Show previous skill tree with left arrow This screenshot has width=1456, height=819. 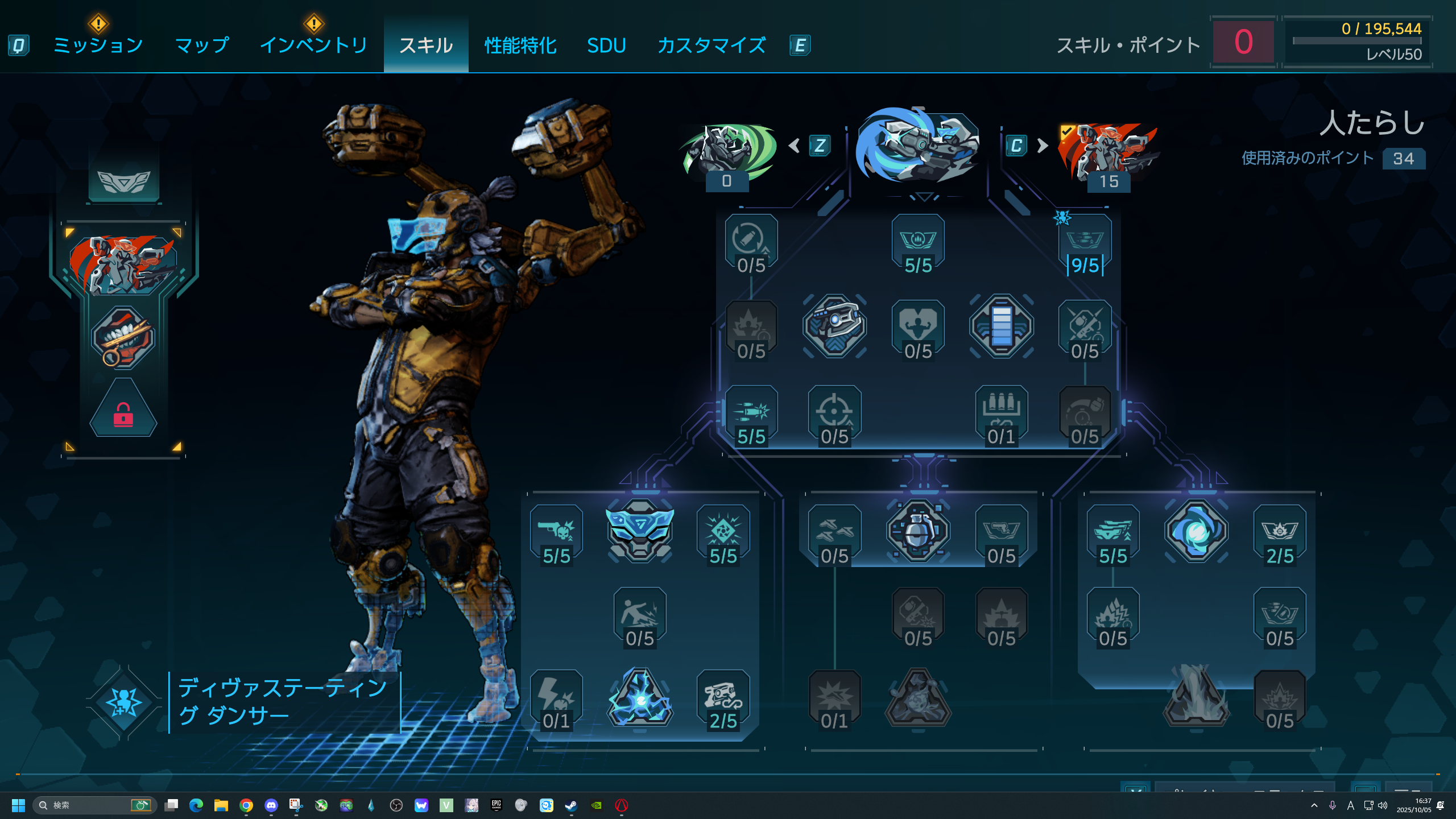click(795, 146)
